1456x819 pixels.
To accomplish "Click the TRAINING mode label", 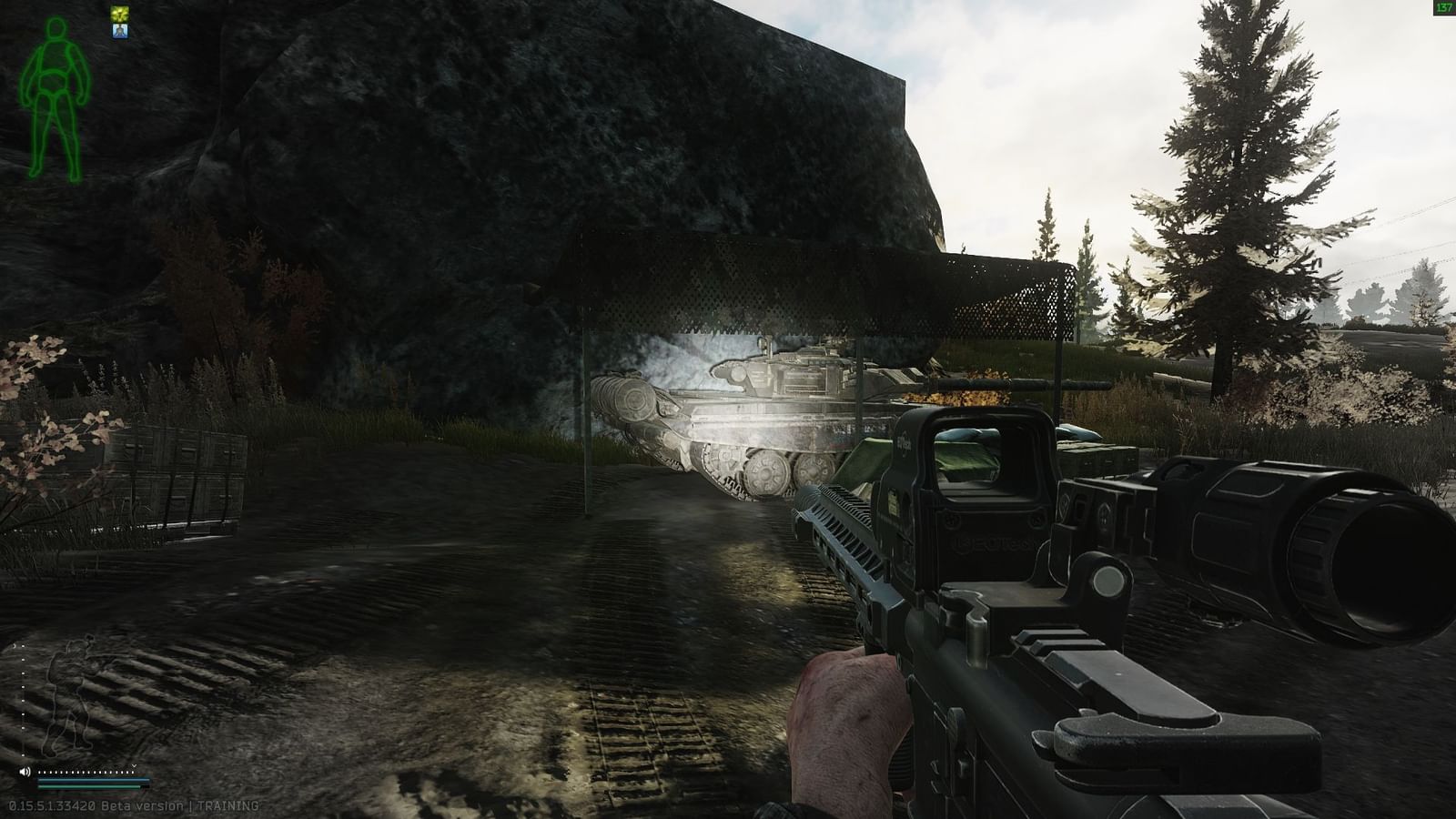I will pos(227,805).
